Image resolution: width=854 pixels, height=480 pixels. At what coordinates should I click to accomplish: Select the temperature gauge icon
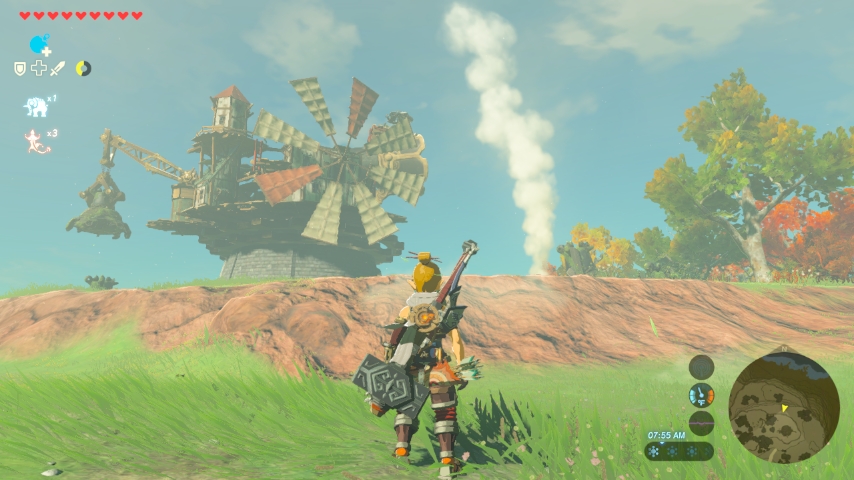701,395
